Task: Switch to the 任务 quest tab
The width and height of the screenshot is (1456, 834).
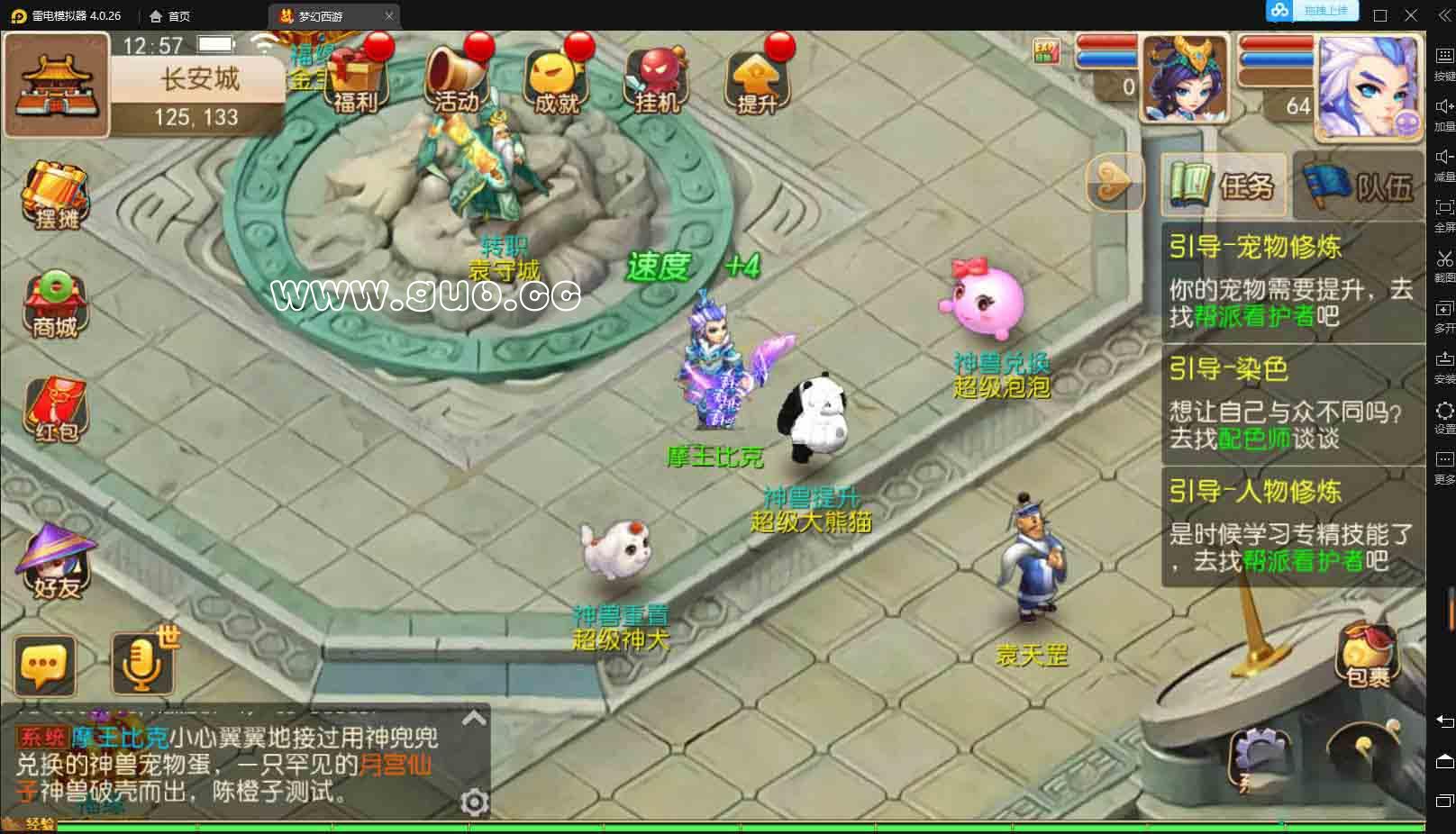Action: pos(1224,186)
